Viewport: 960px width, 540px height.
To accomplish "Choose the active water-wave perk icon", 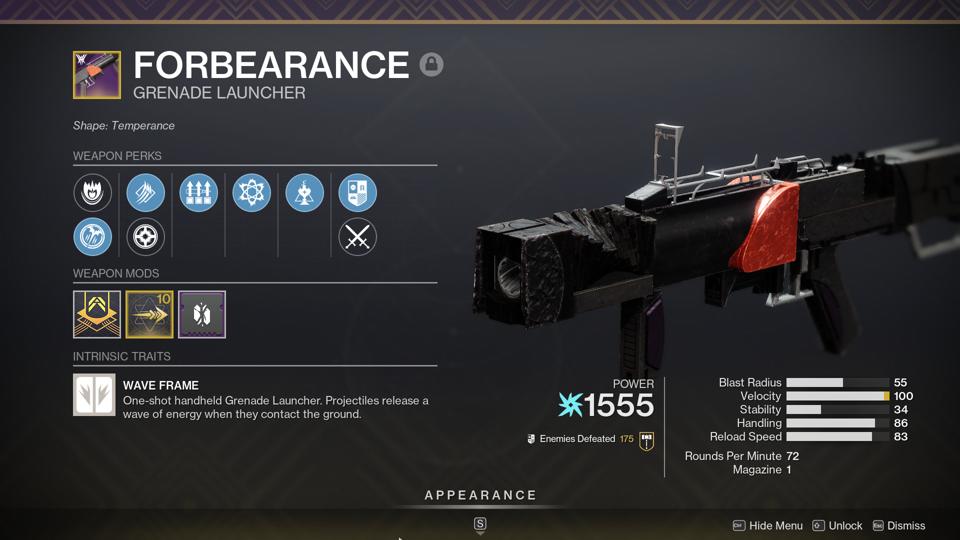I will 93,237.
